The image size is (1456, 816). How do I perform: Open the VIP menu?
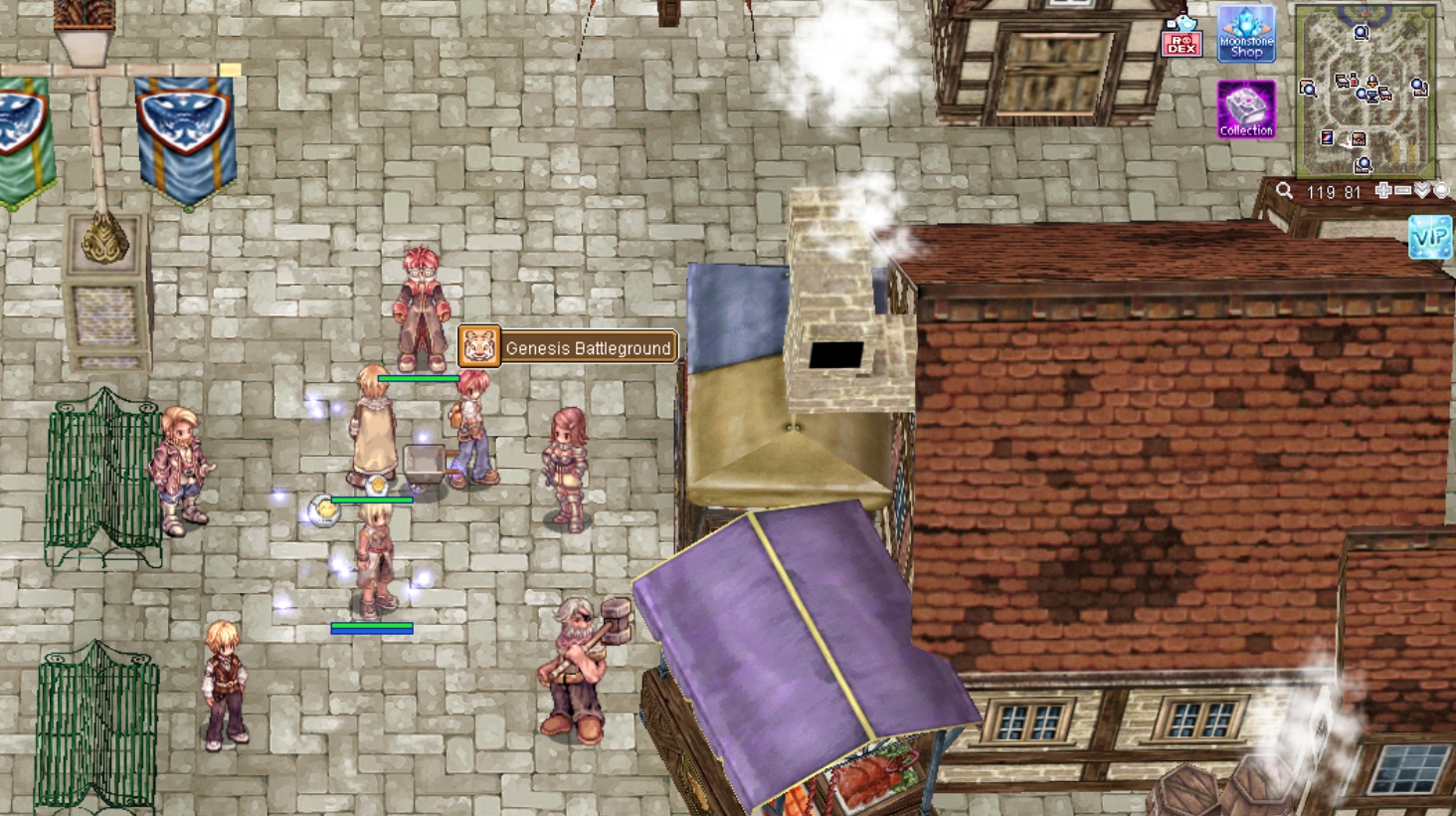1431,238
